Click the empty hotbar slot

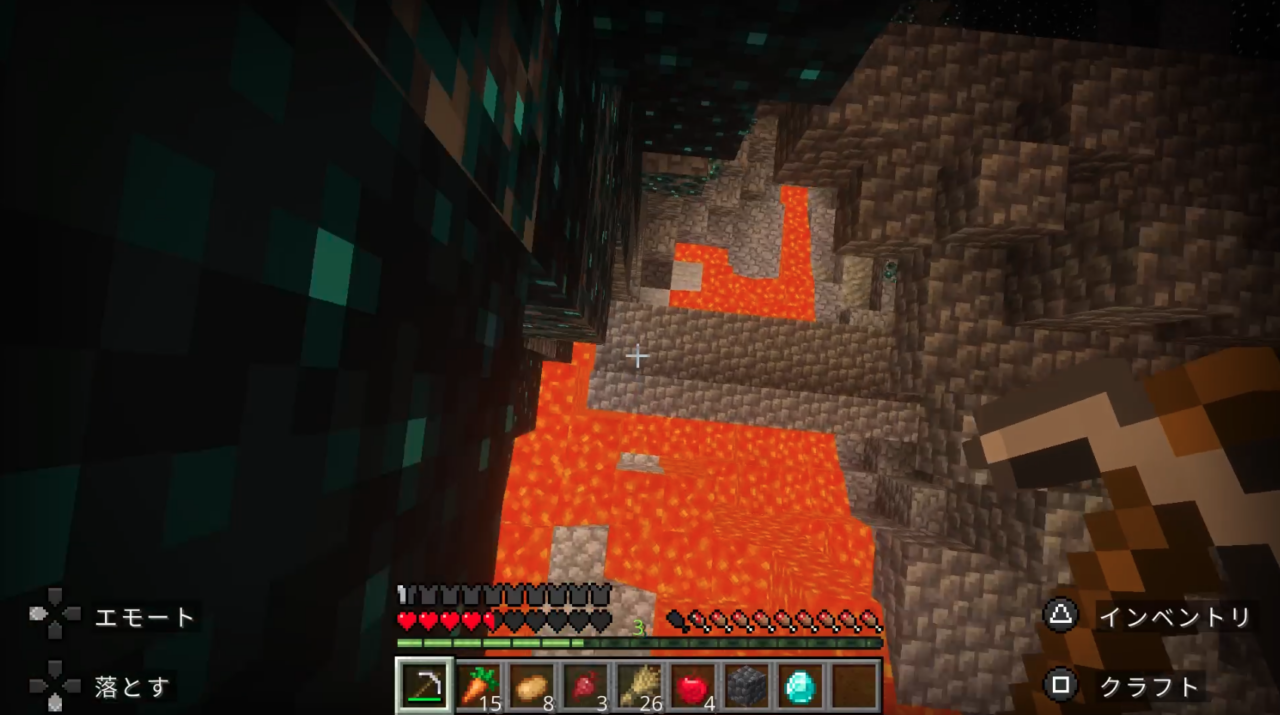[x=854, y=686]
